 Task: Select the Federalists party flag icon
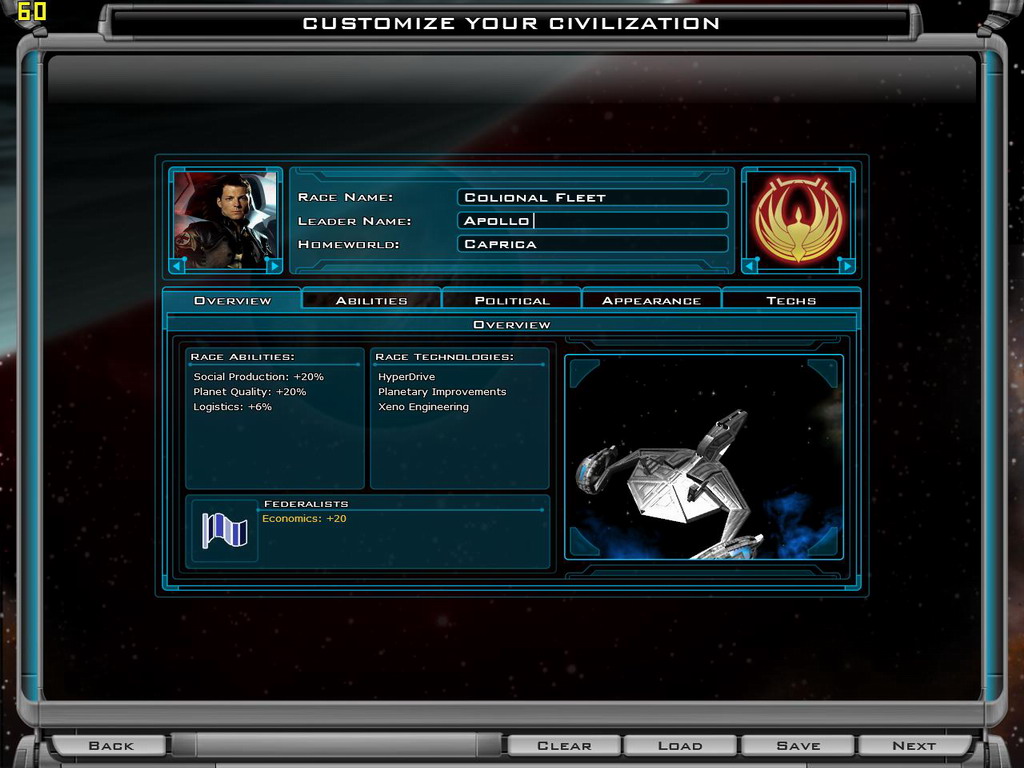pos(224,530)
